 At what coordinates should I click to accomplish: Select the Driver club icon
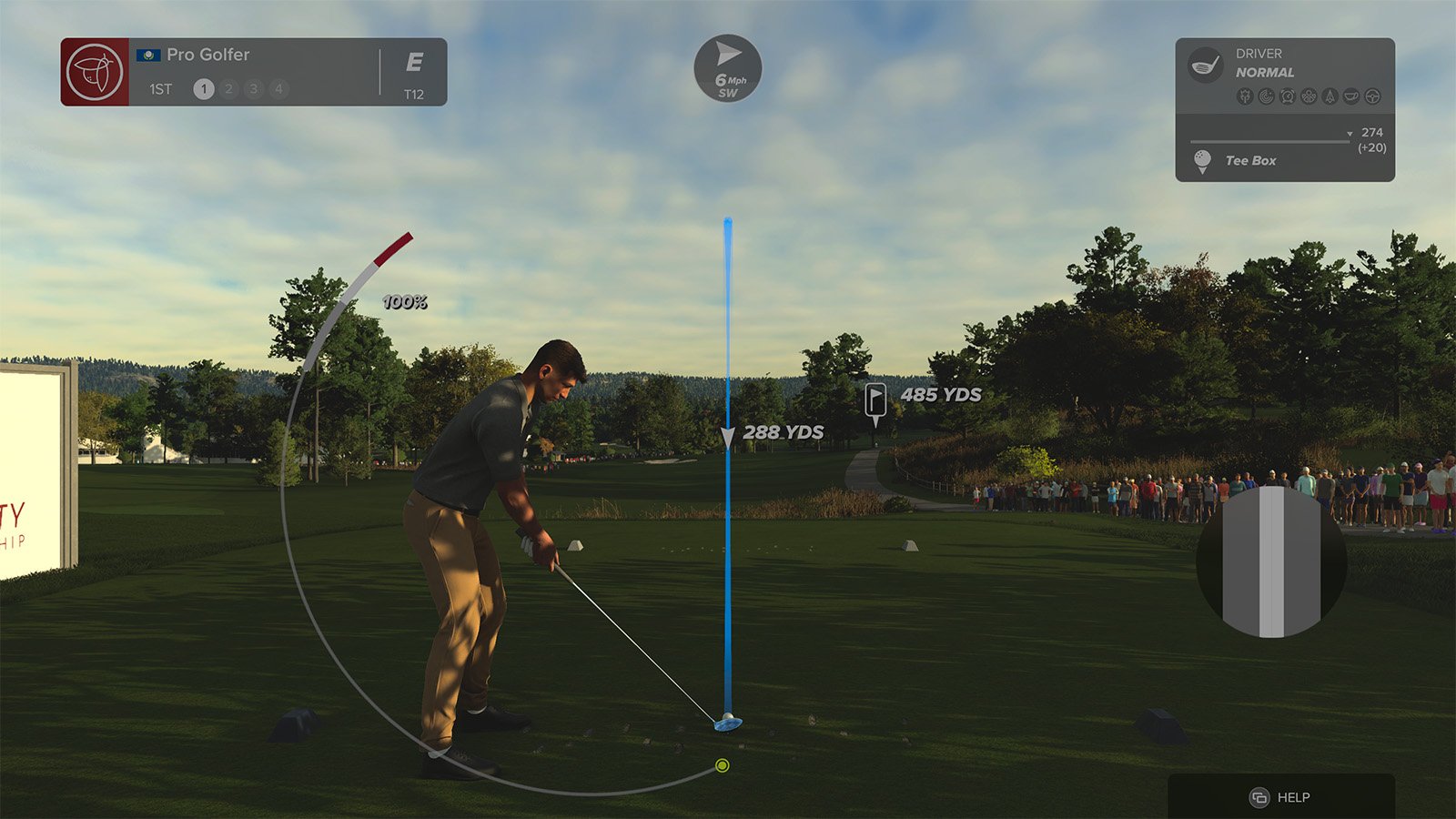1206,65
